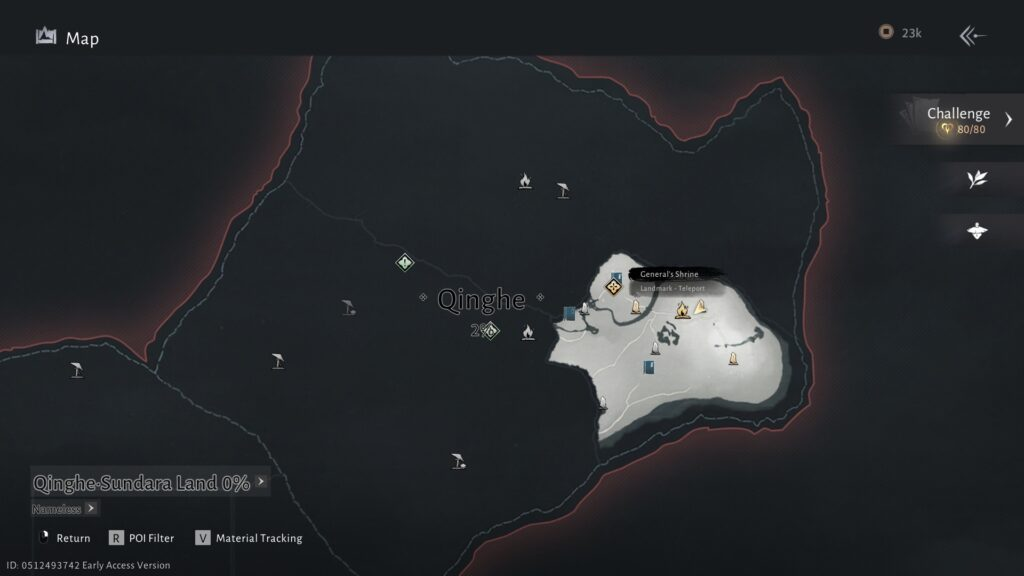Select the General's Shrine teleport marker
1024x576 pixels.
(x=614, y=288)
